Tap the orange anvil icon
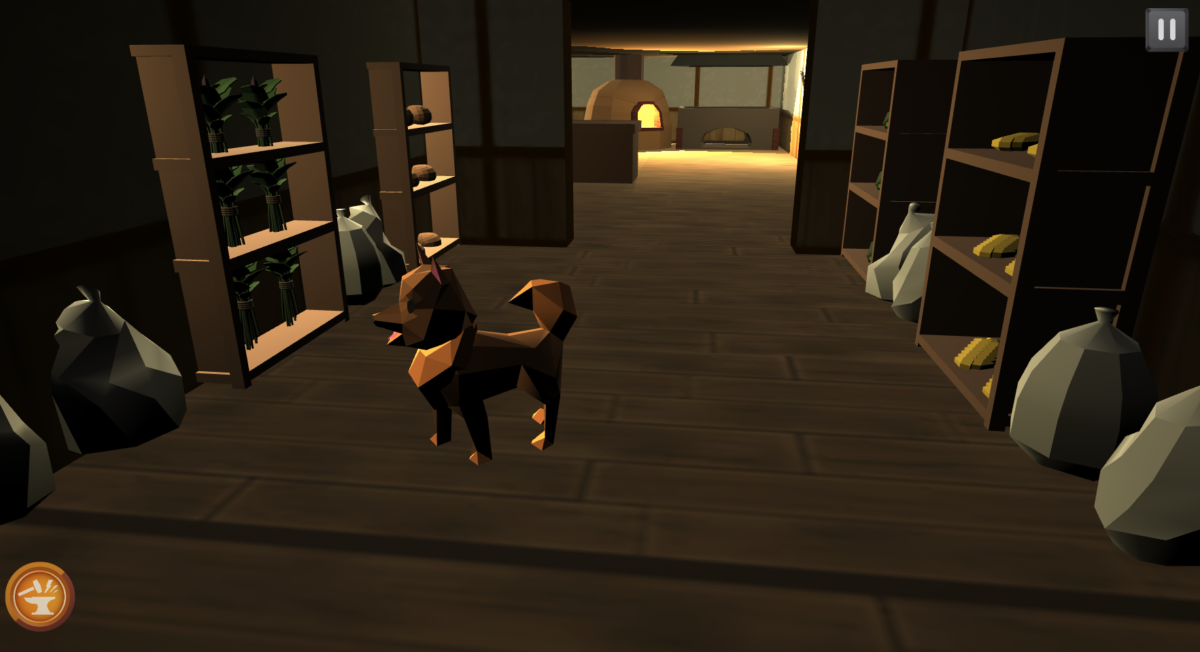The height and width of the screenshot is (652, 1200). point(40,596)
